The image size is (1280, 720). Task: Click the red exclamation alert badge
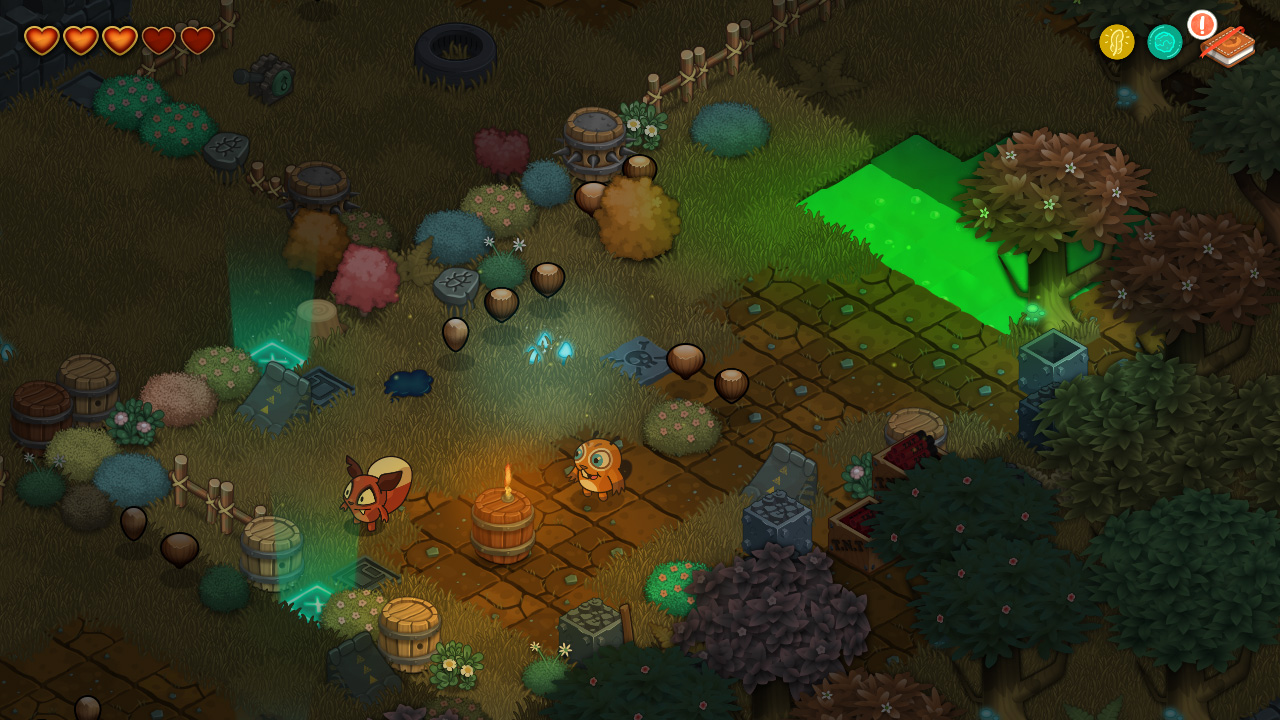(x=1201, y=24)
